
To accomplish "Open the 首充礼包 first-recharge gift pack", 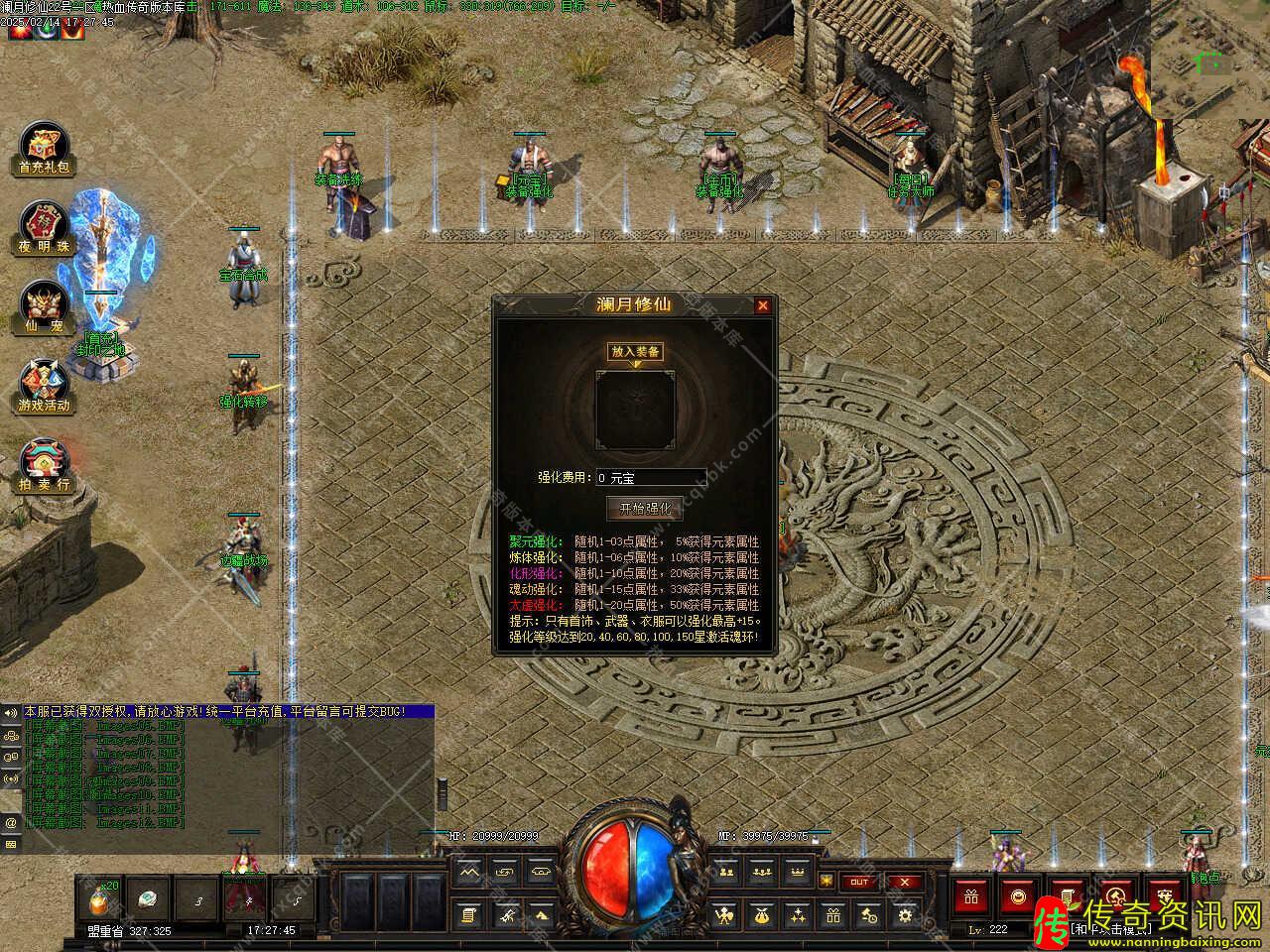I will (x=45, y=151).
